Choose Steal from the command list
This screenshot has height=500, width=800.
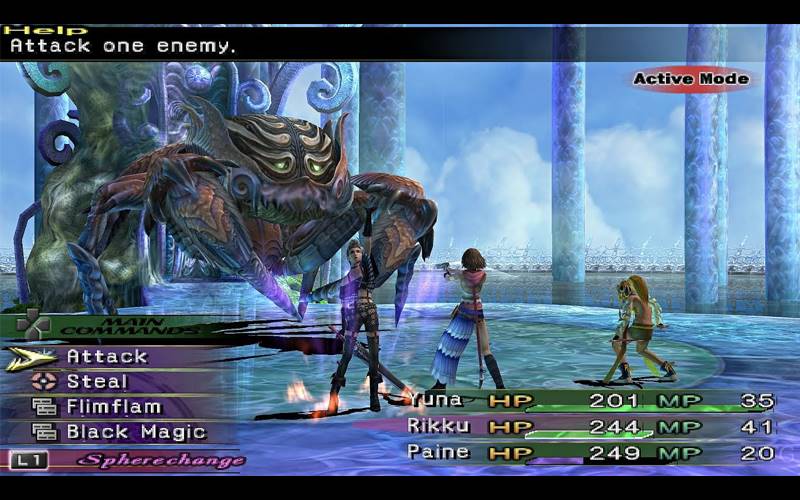(97, 381)
